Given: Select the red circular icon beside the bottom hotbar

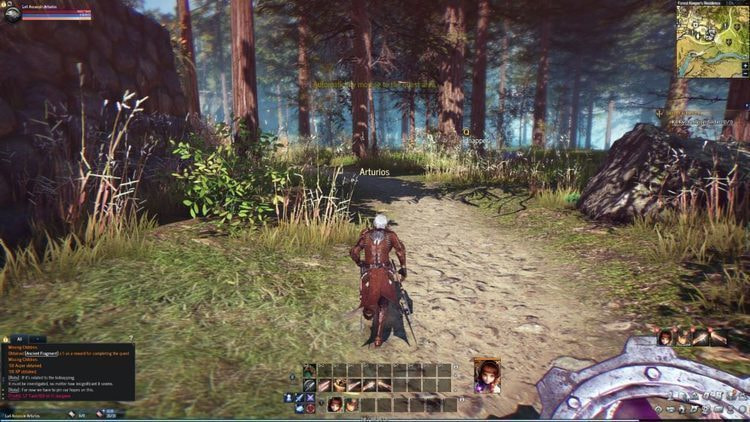Looking at the screenshot, I should [310, 408].
